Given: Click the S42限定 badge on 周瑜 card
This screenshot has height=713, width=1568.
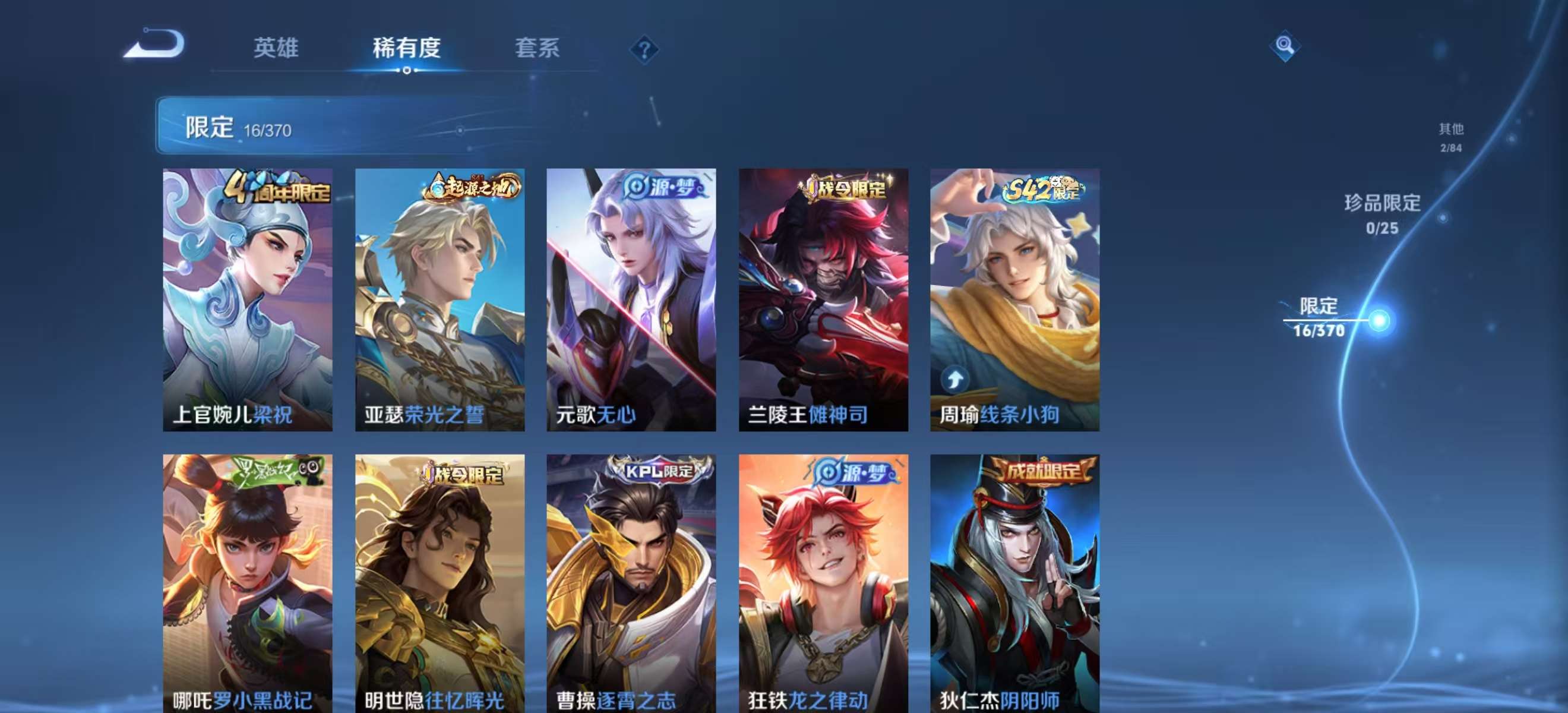Looking at the screenshot, I should point(1049,190).
